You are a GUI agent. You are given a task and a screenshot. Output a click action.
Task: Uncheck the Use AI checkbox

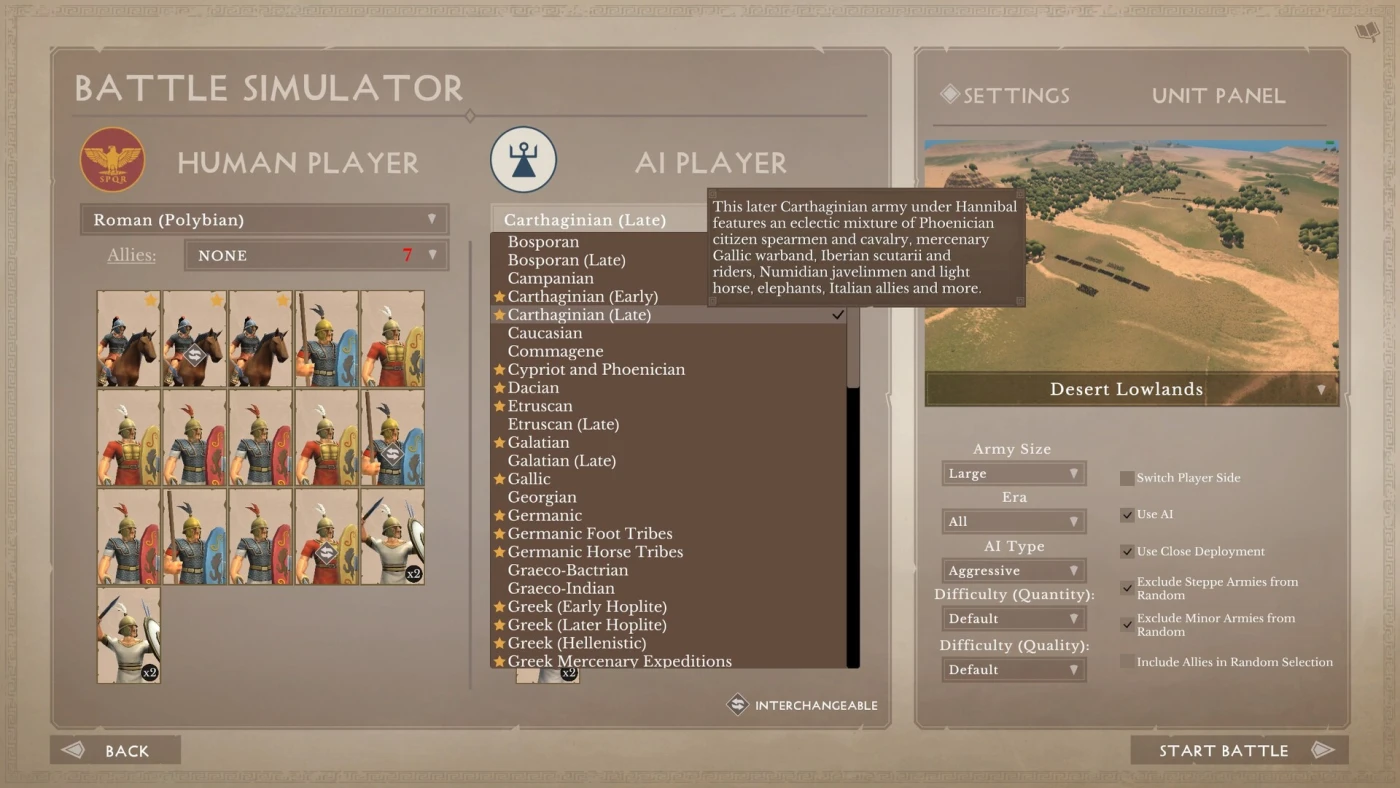click(x=1127, y=515)
